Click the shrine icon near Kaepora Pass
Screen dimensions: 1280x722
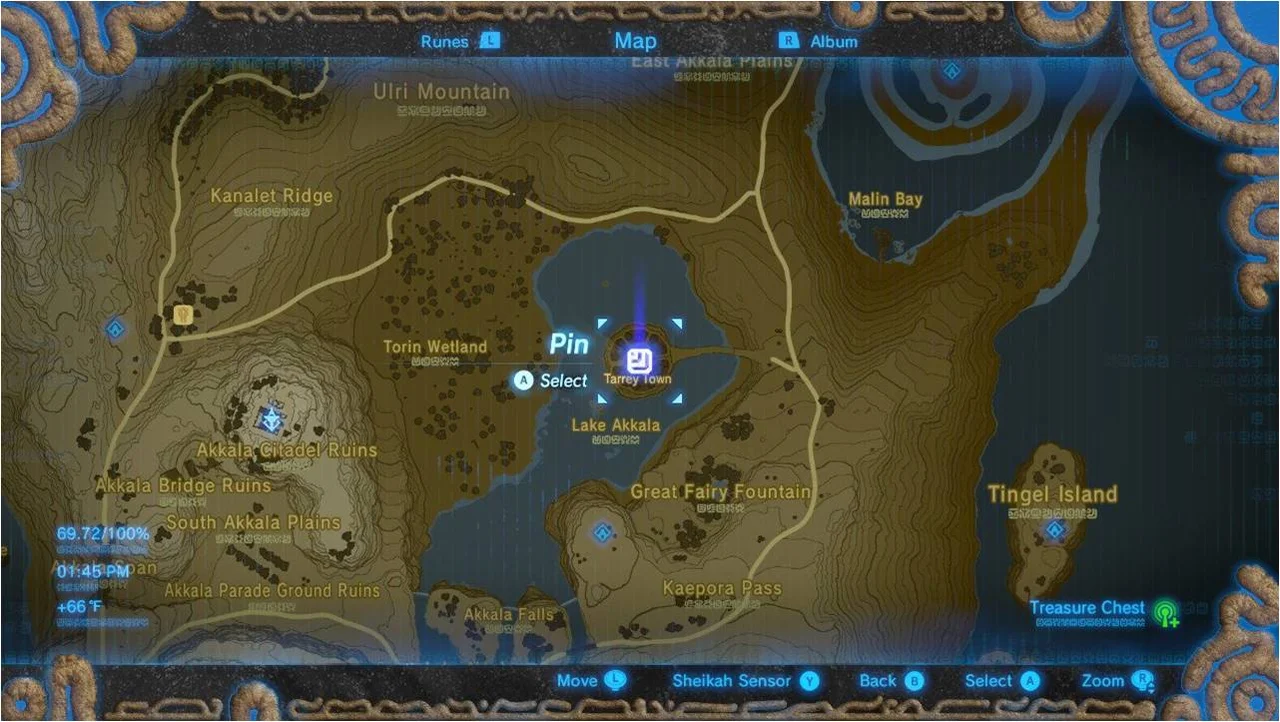pos(601,533)
